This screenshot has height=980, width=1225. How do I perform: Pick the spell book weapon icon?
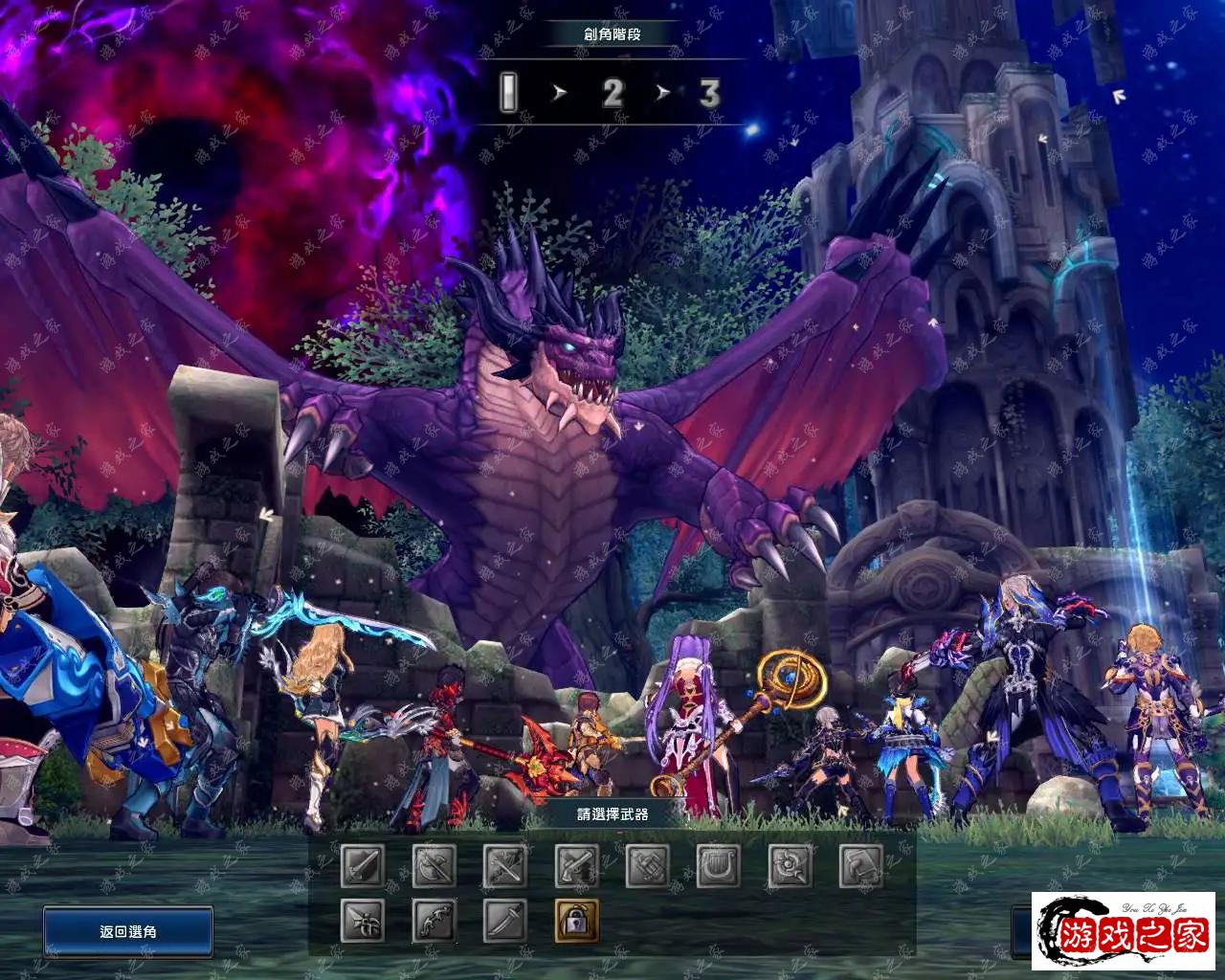coord(860,867)
